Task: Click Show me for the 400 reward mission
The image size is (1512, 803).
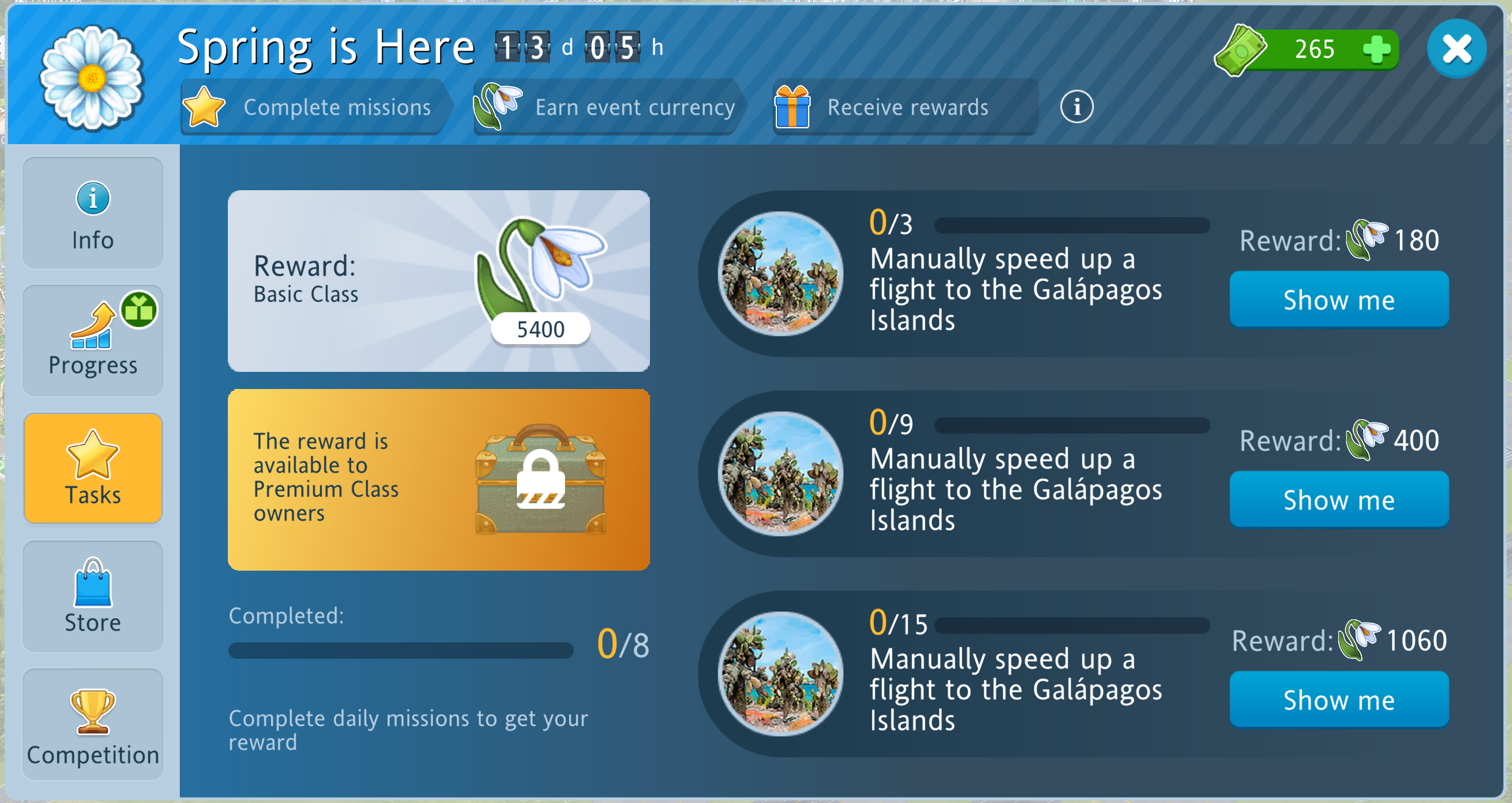Action: click(1338, 500)
